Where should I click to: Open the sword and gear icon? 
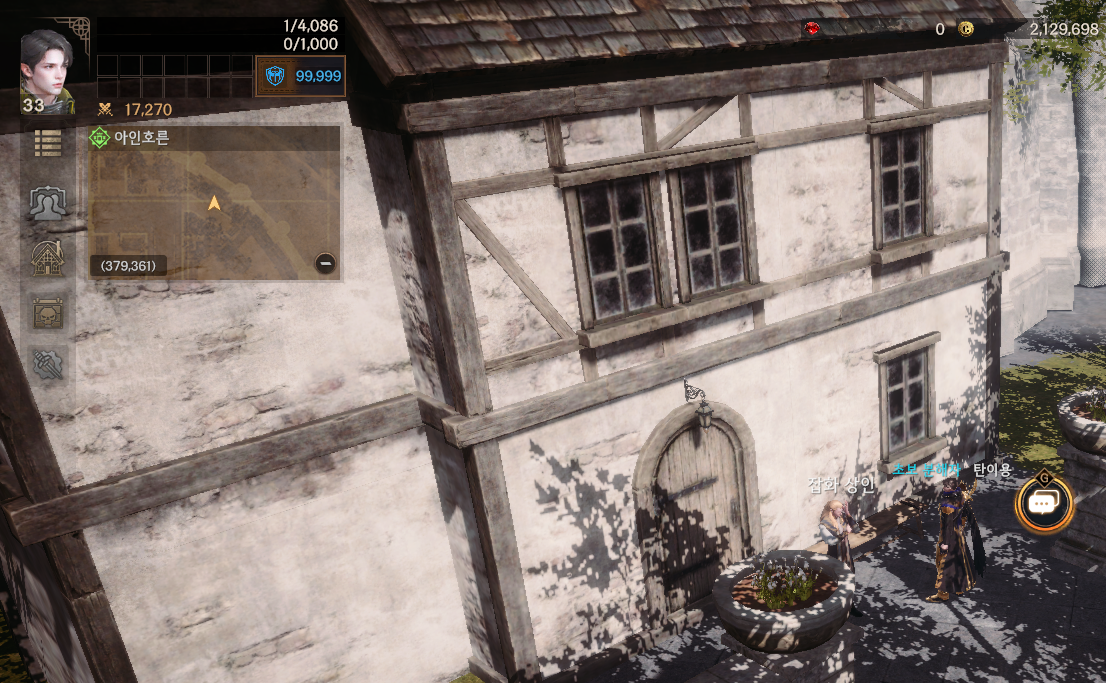tap(48, 365)
